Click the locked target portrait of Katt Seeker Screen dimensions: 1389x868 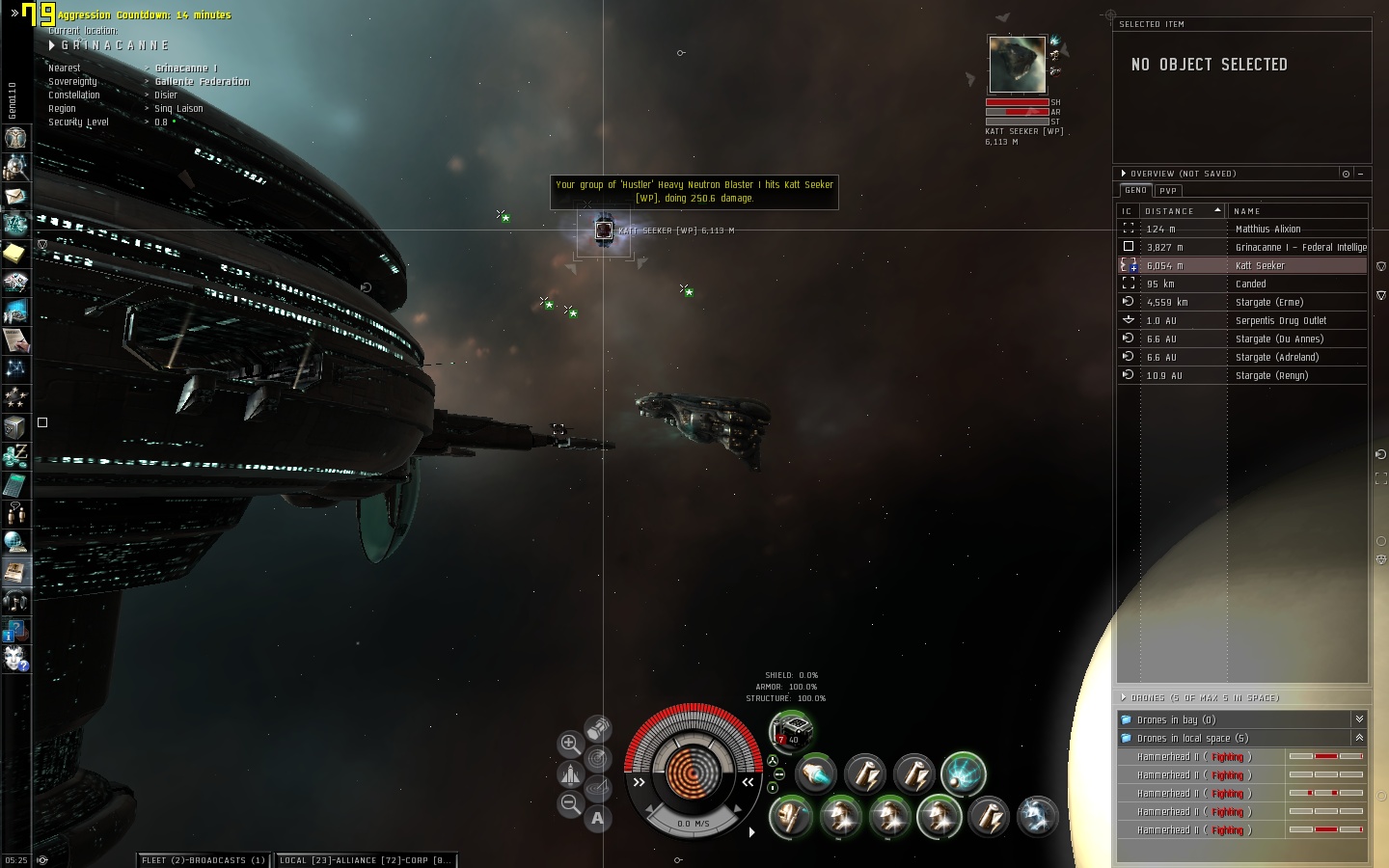point(1017,65)
